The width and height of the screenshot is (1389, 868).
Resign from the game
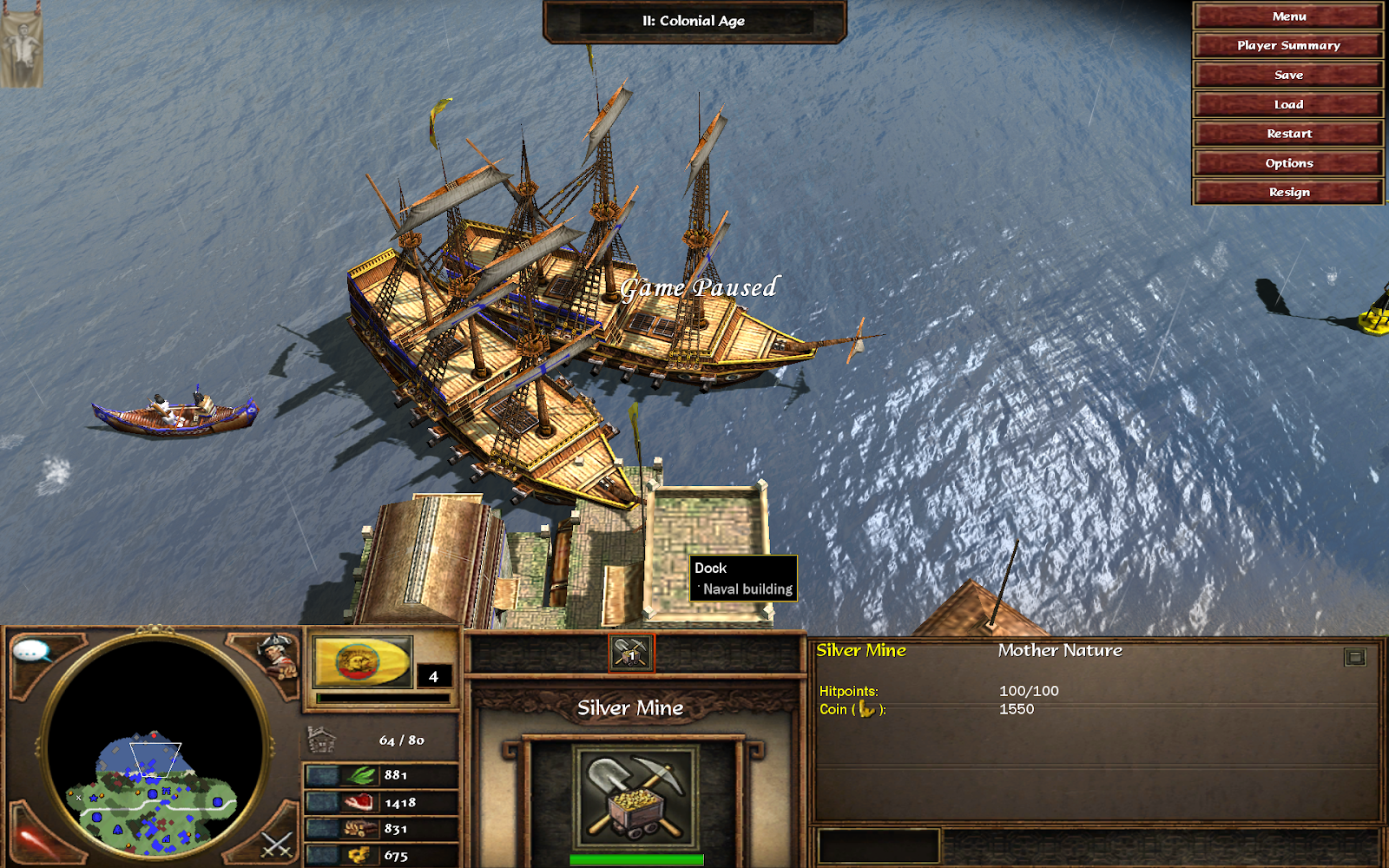(x=1288, y=193)
